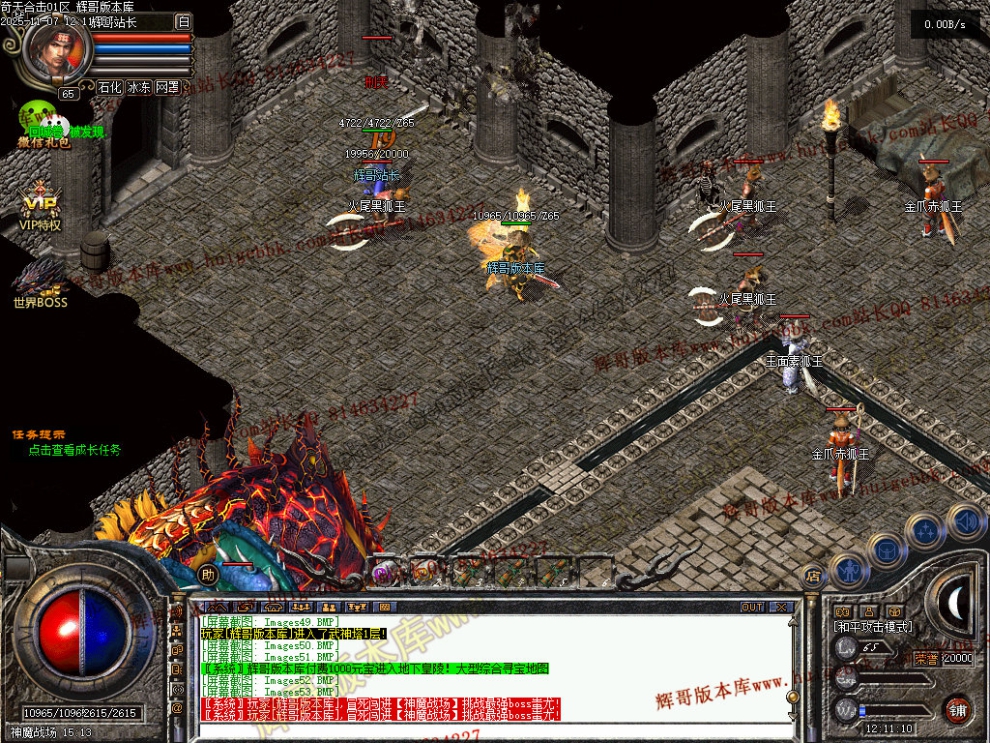Toggle the 白 button beside the name bar
Viewport: 990px width, 743px height.
(x=183, y=21)
